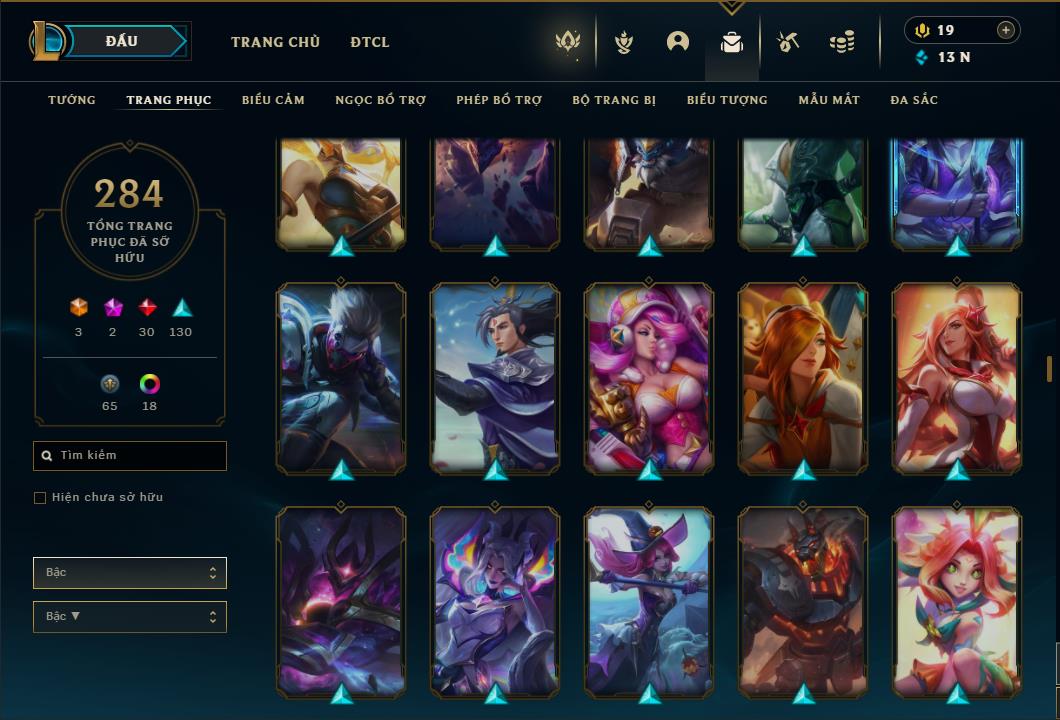Open the coin stack store icon
Image resolution: width=1060 pixels, height=720 pixels.
click(842, 42)
